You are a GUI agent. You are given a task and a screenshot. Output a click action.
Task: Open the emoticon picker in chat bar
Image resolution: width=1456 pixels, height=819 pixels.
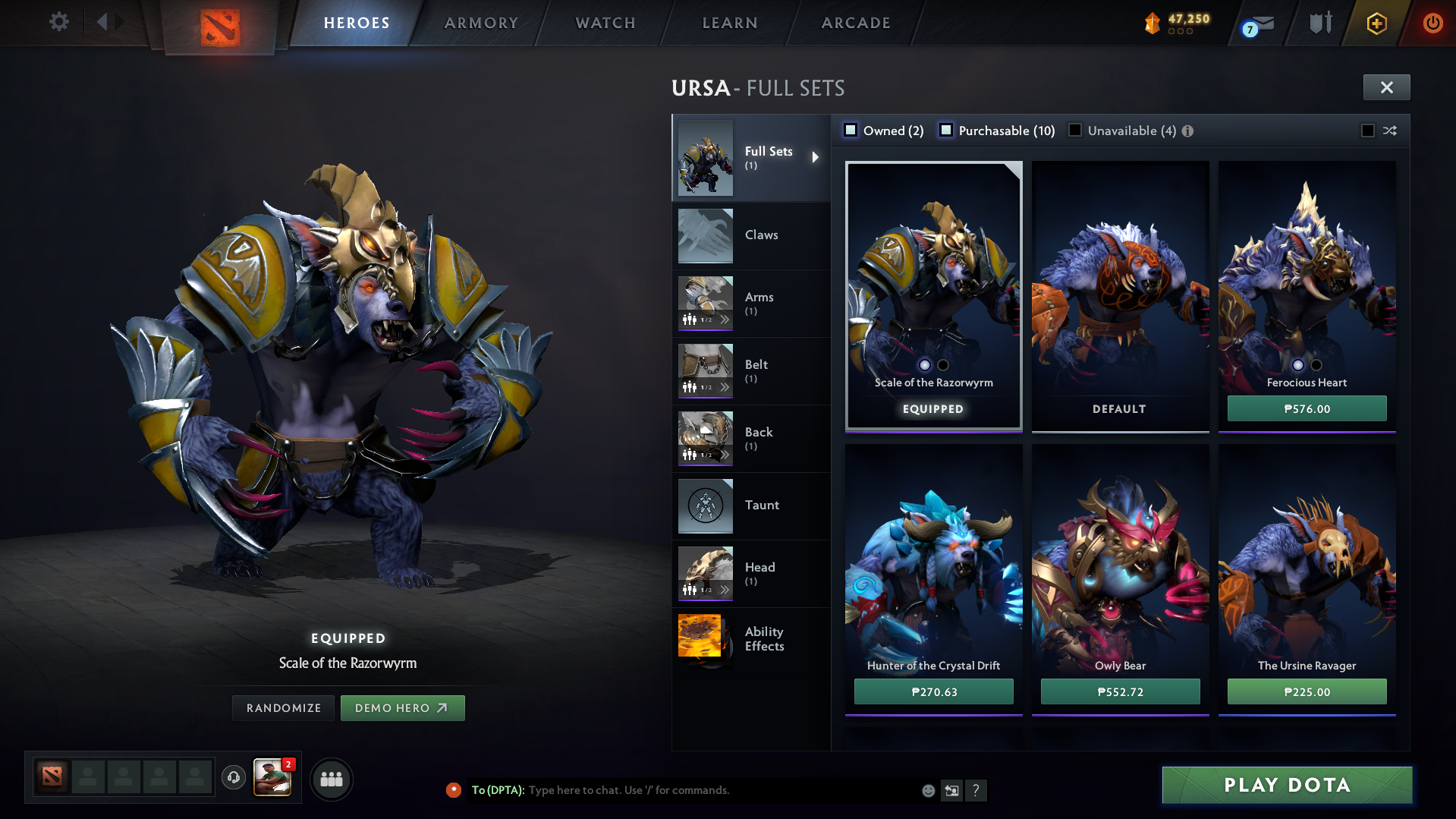(928, 790)
